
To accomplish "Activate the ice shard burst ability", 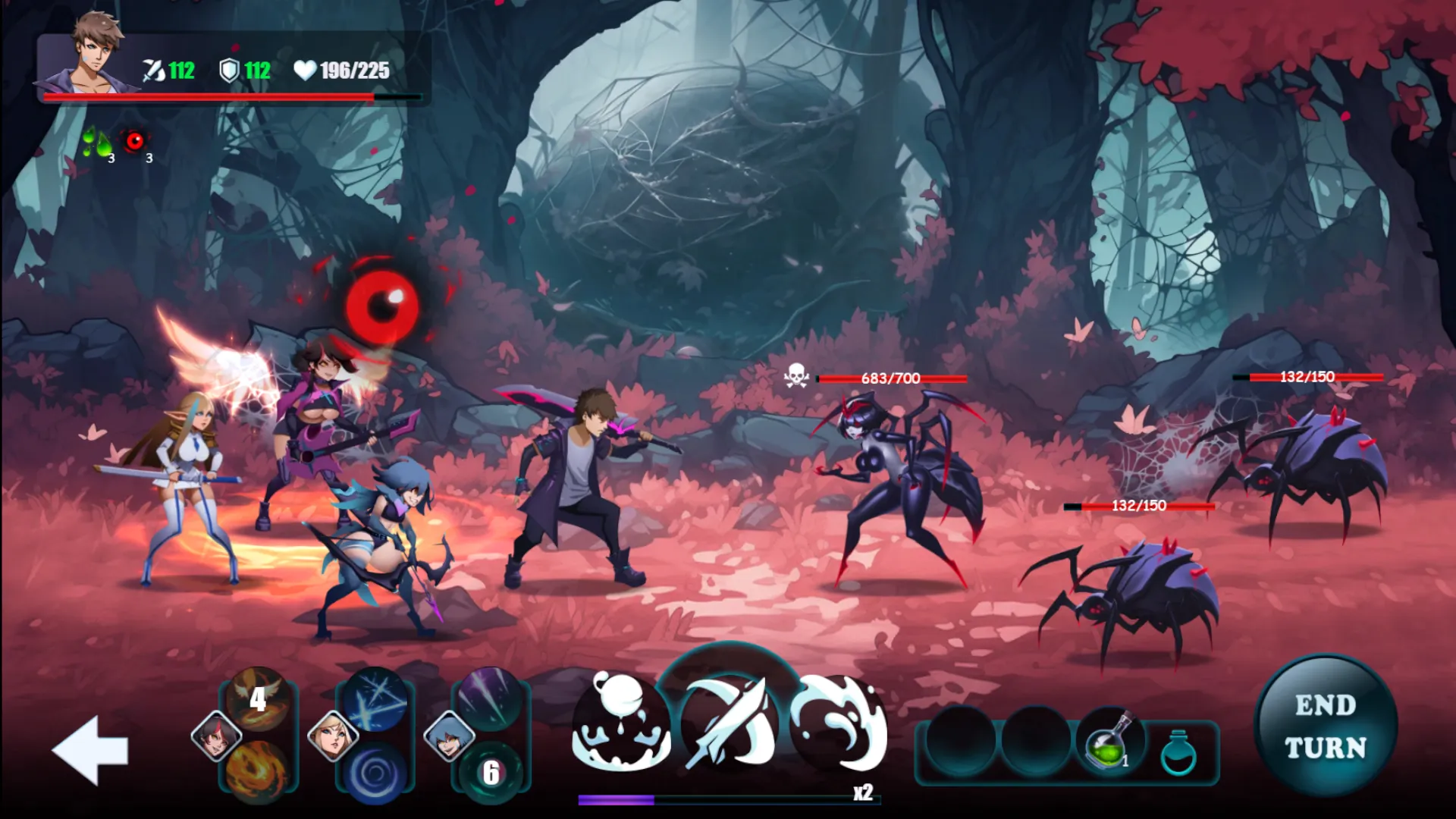I will (x=375, y=698).
